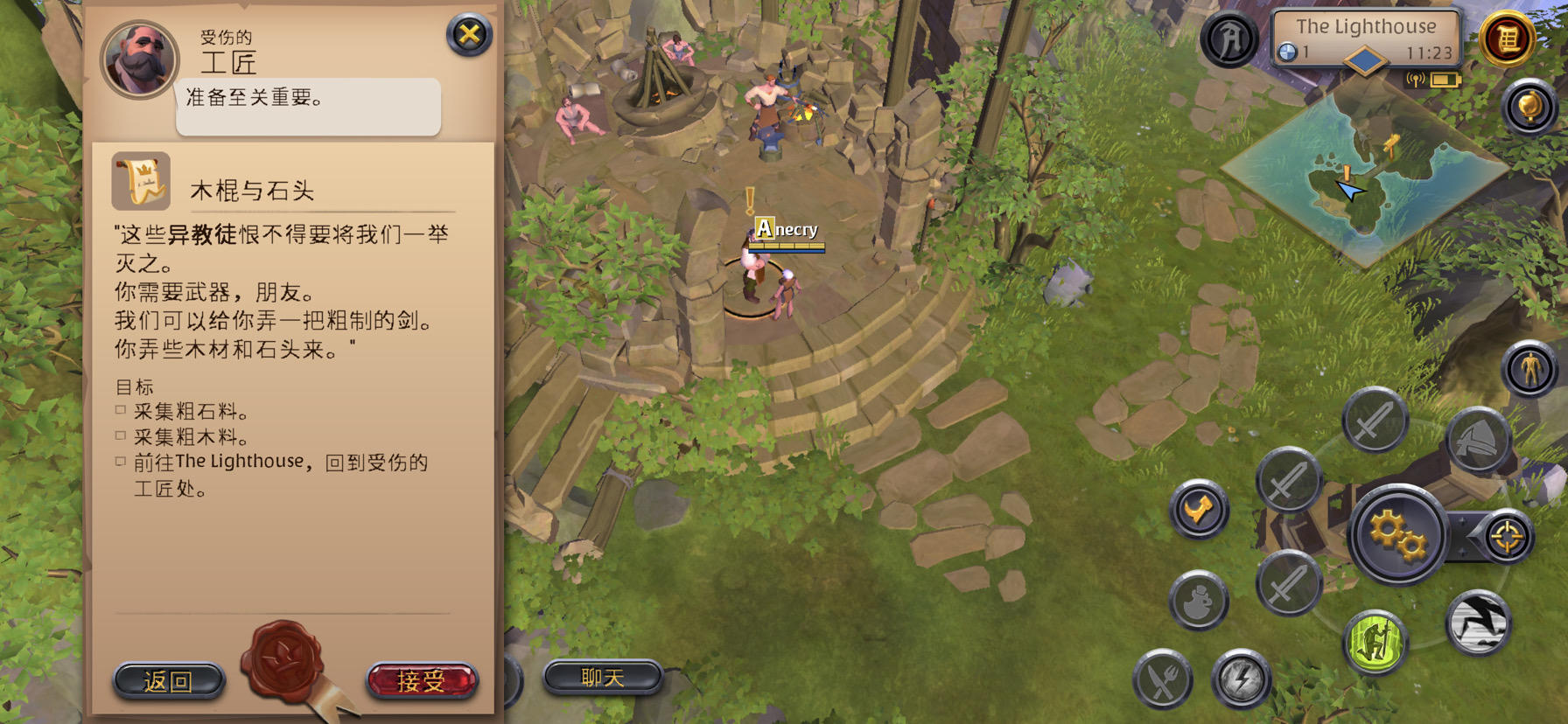1568x724 pixels.
Task: Use the green glowing ability icon
Action: [1375, 642]
